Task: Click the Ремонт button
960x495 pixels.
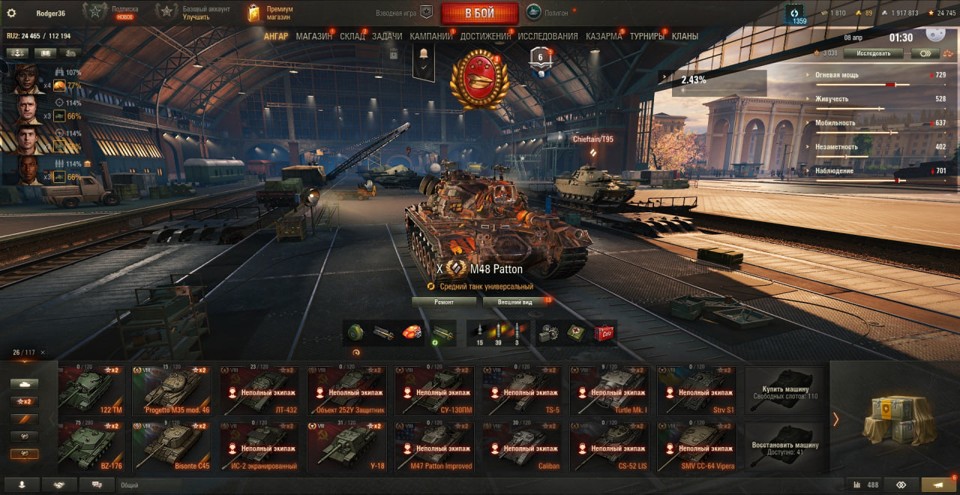Action: [444, 300]
